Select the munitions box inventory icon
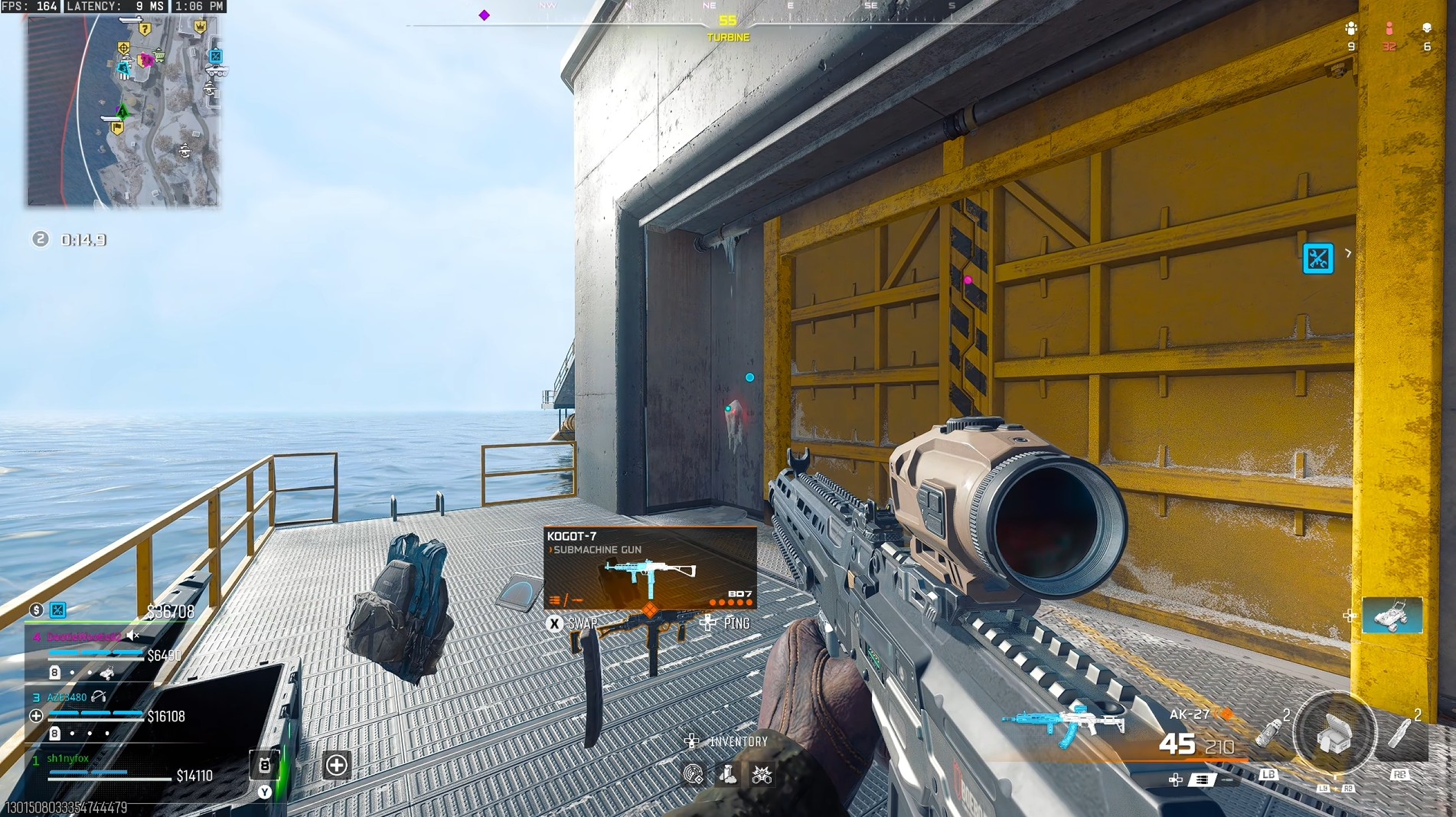This screenshot has height=817, width=1456. 762,774
